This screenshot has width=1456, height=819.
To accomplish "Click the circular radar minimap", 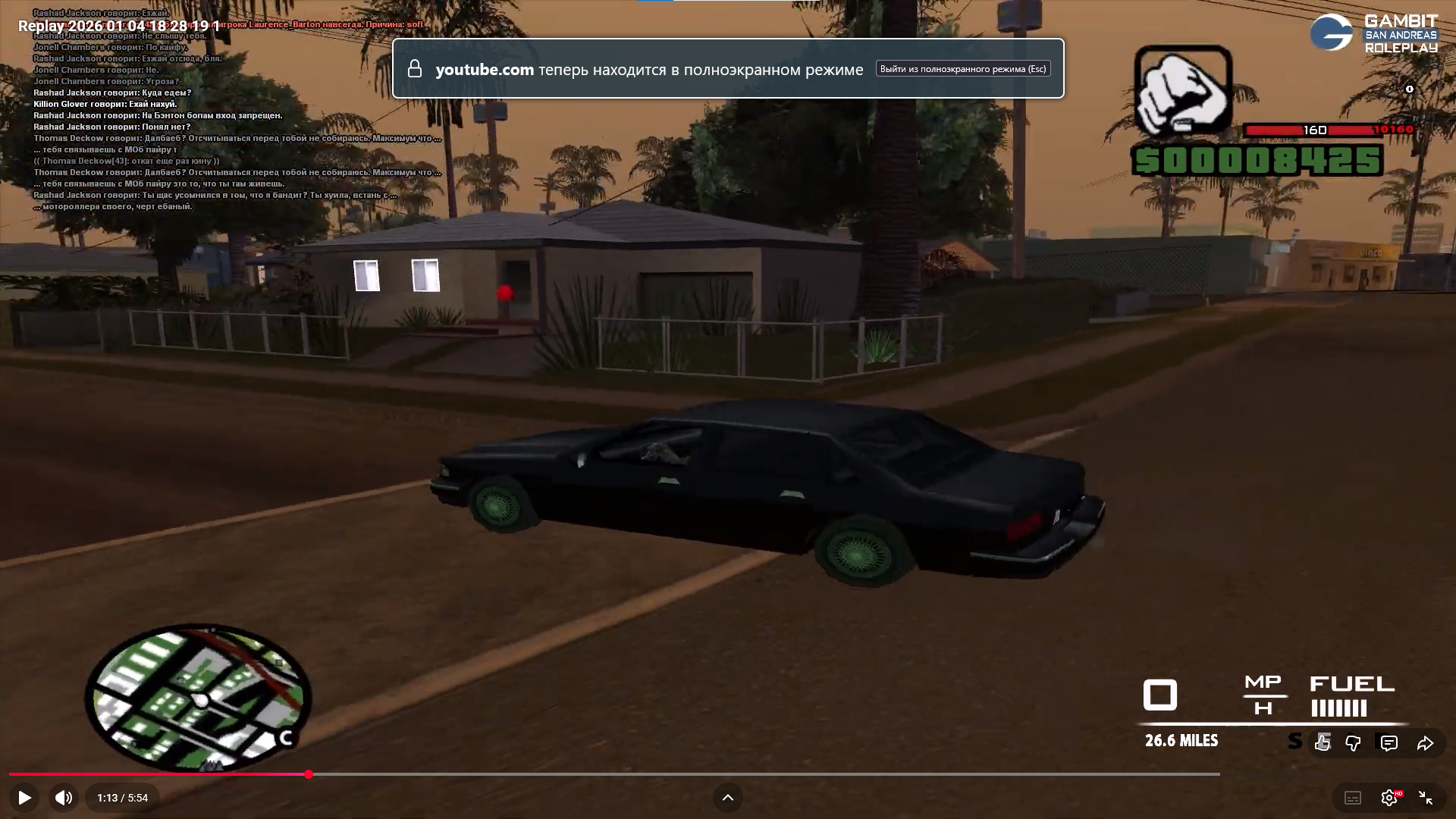I will pyautogui.click(x=199, y=698).
